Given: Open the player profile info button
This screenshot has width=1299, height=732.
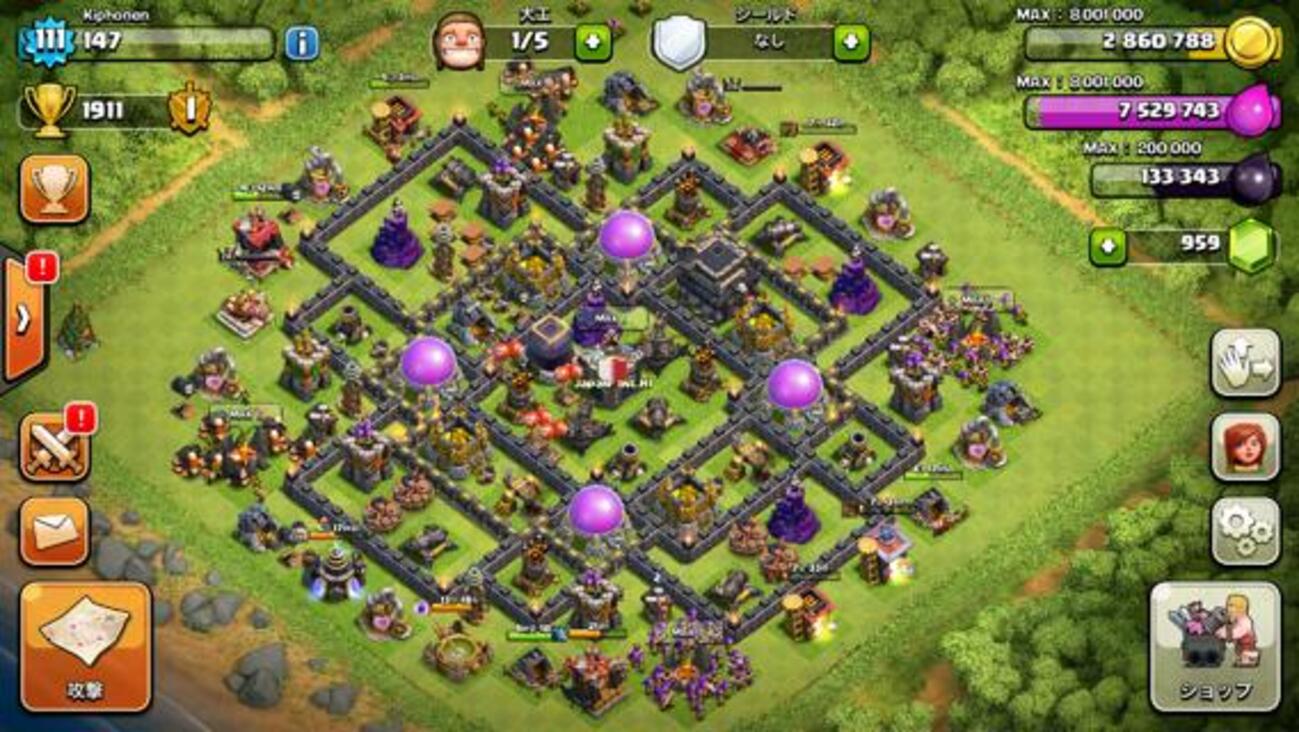Looking at the screenshot, I should (x=301, y=43).
